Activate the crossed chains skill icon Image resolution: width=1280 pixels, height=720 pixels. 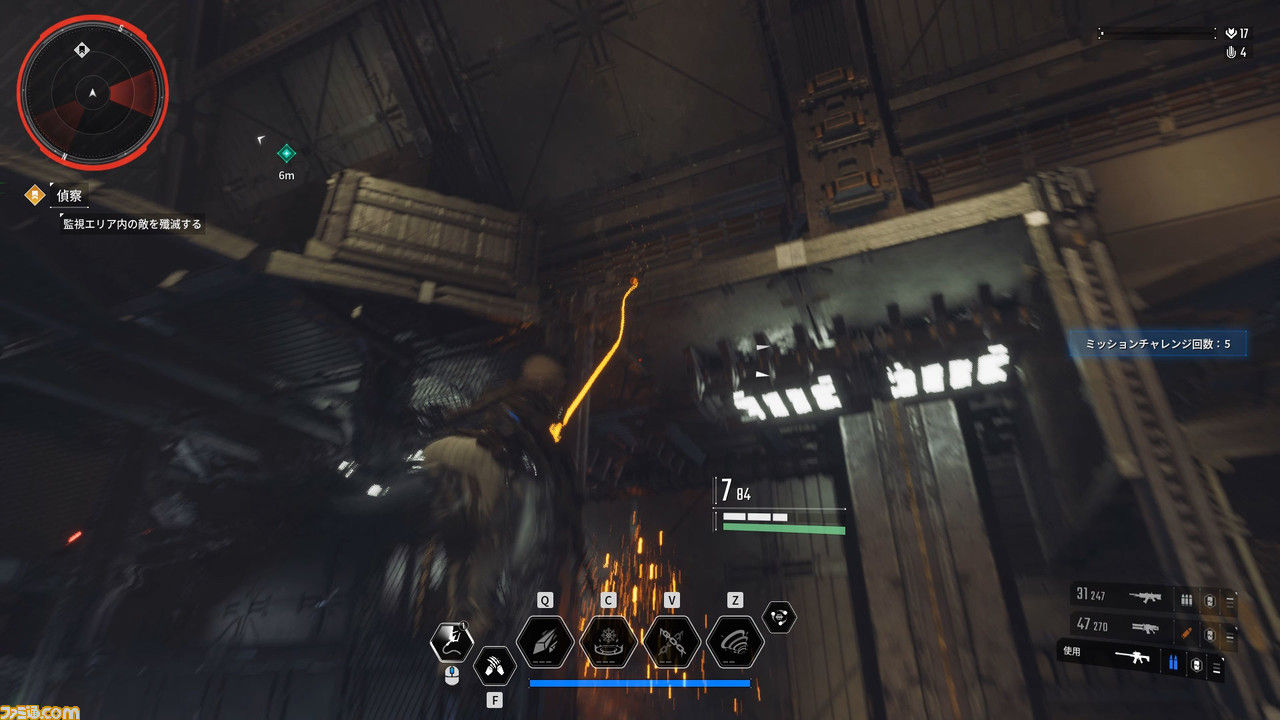(x=671, y=642)
